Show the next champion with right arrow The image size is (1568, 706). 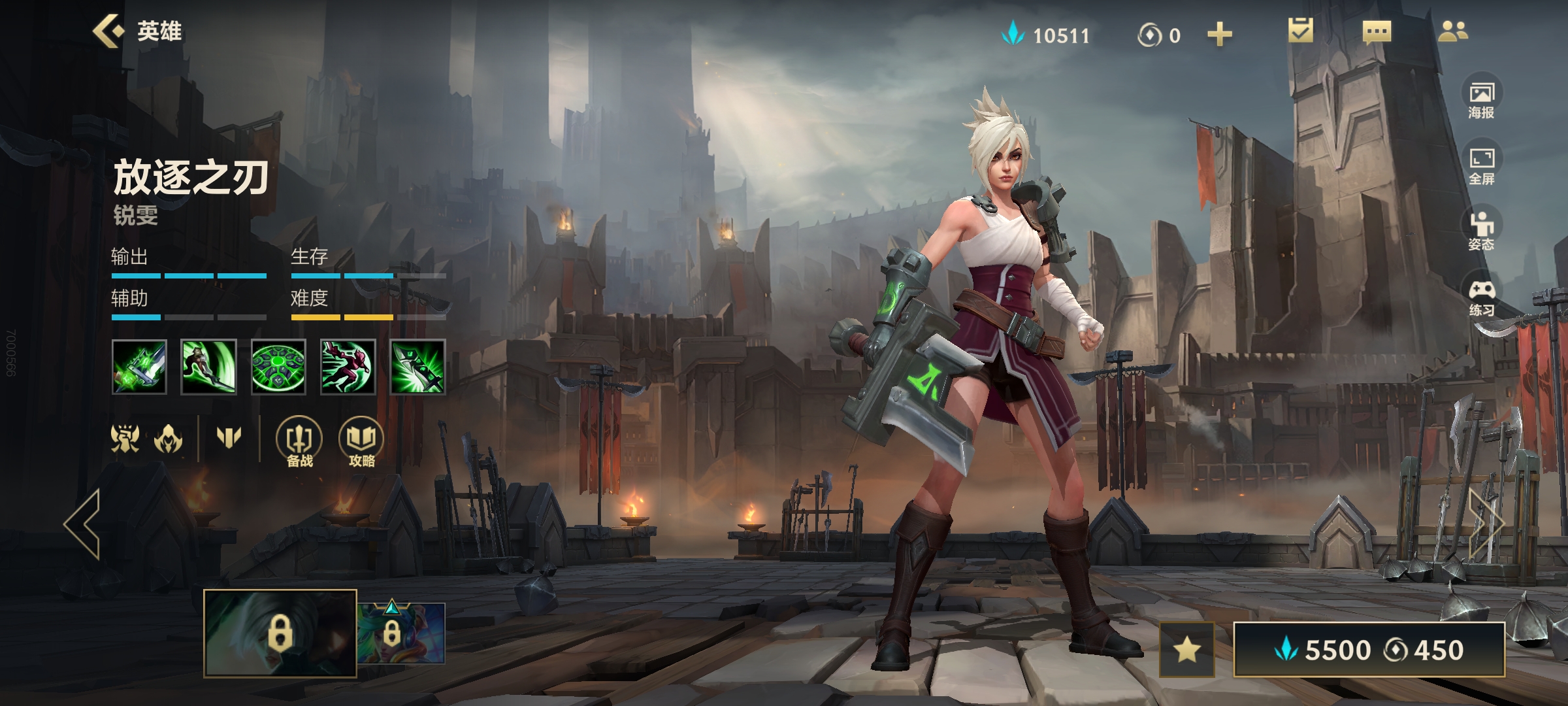pos(1486,524)
